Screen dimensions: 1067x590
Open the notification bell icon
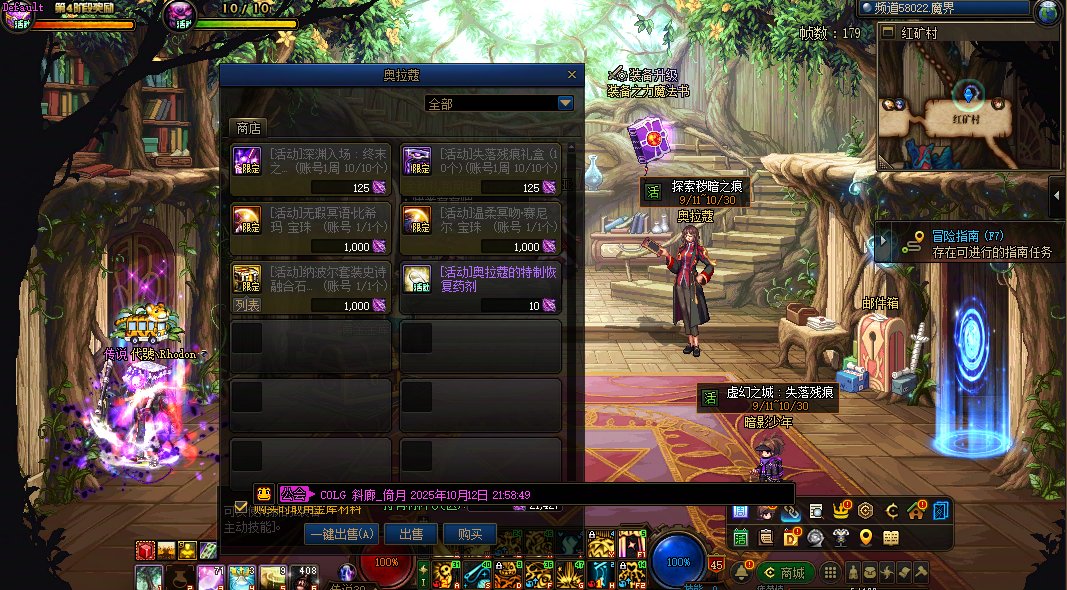pos(742,572)
